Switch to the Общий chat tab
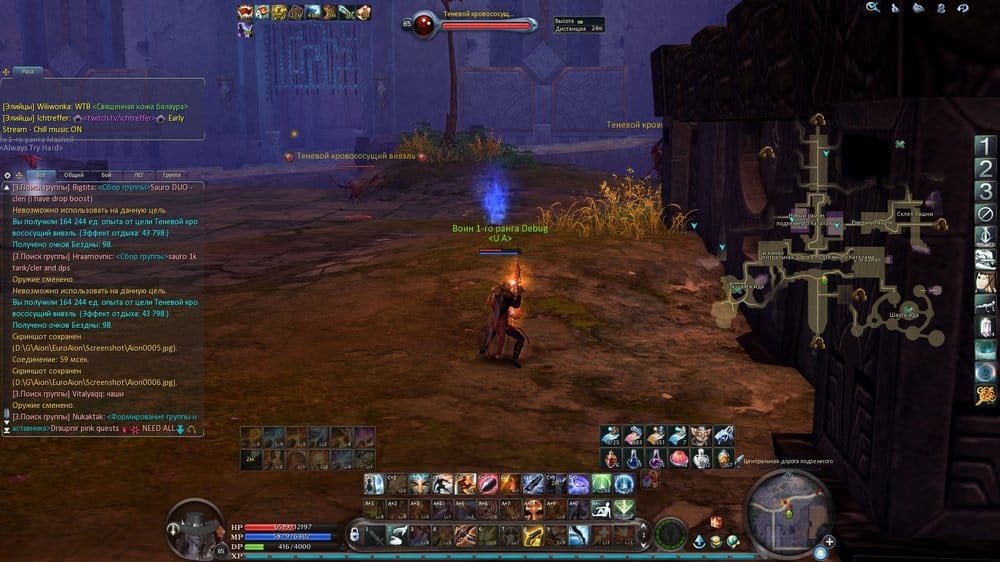 pos(74,174)
